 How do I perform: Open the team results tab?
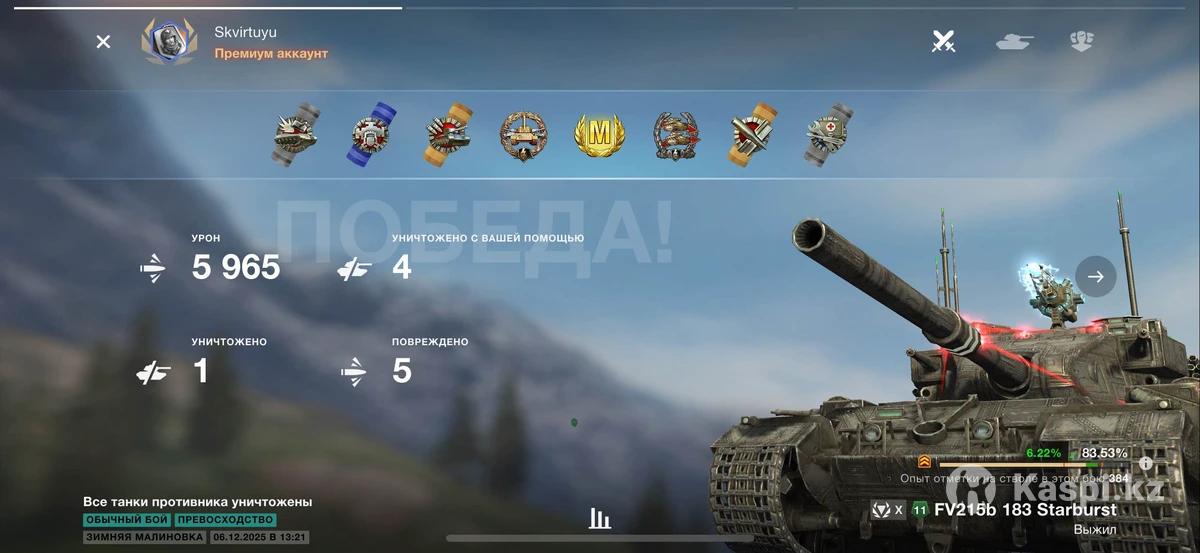1081,42
